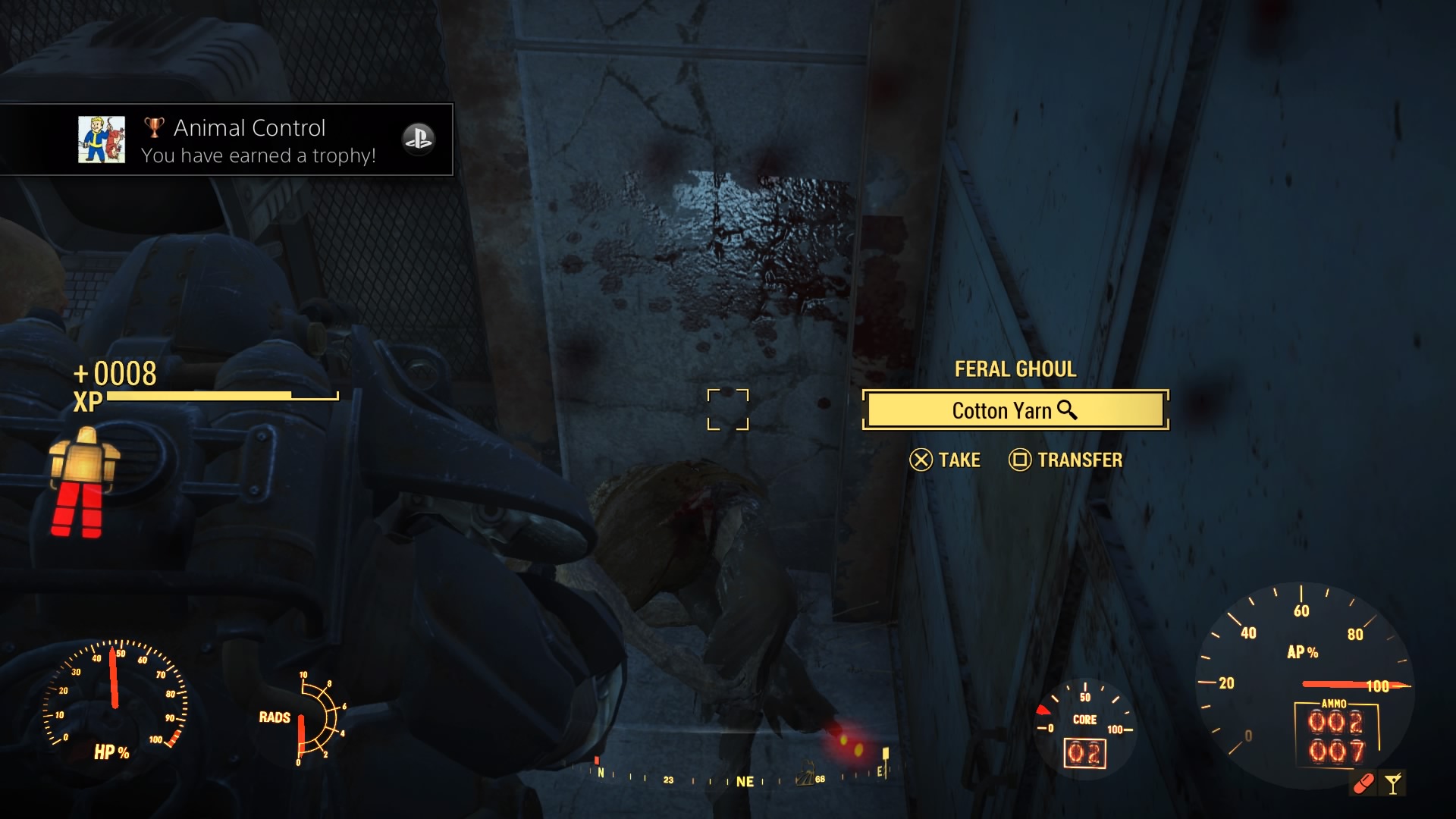The height and width of the screenshot is (819, 1456).
Task: Click the Vault Boy trophy thumbnail
Action: 102,140
